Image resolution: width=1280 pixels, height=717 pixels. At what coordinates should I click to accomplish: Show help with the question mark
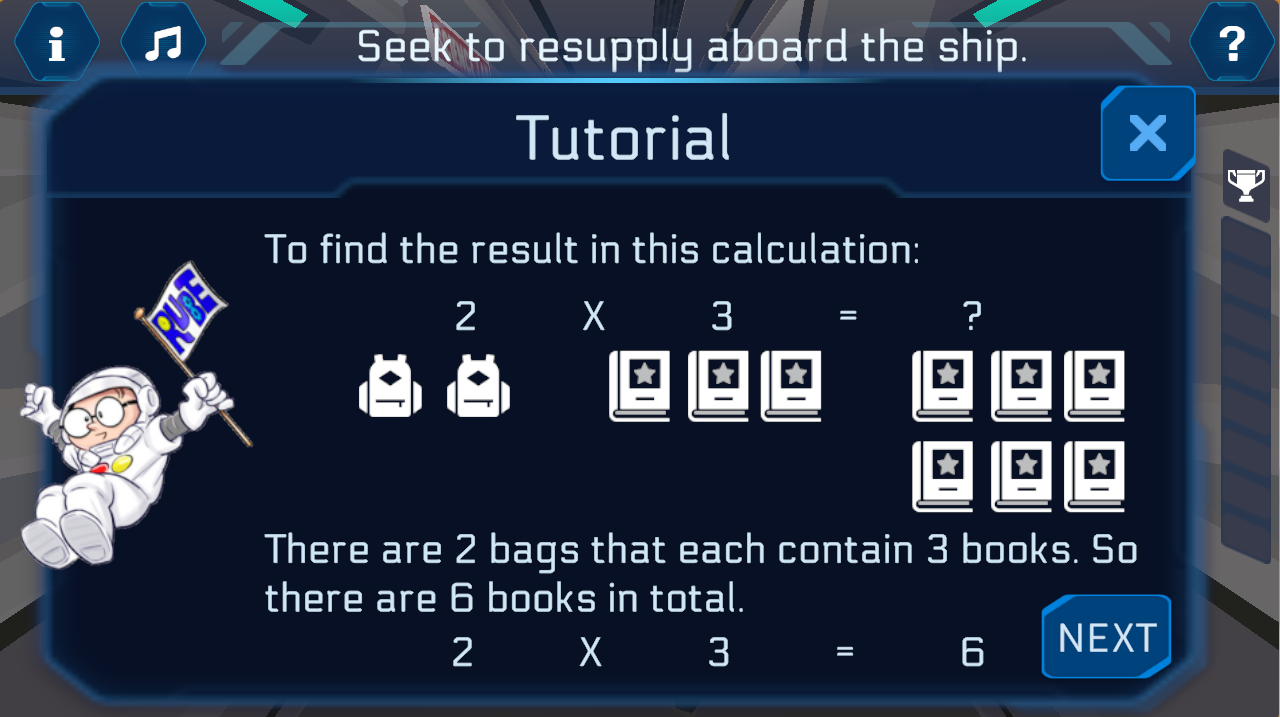(x=1232, y=44)
